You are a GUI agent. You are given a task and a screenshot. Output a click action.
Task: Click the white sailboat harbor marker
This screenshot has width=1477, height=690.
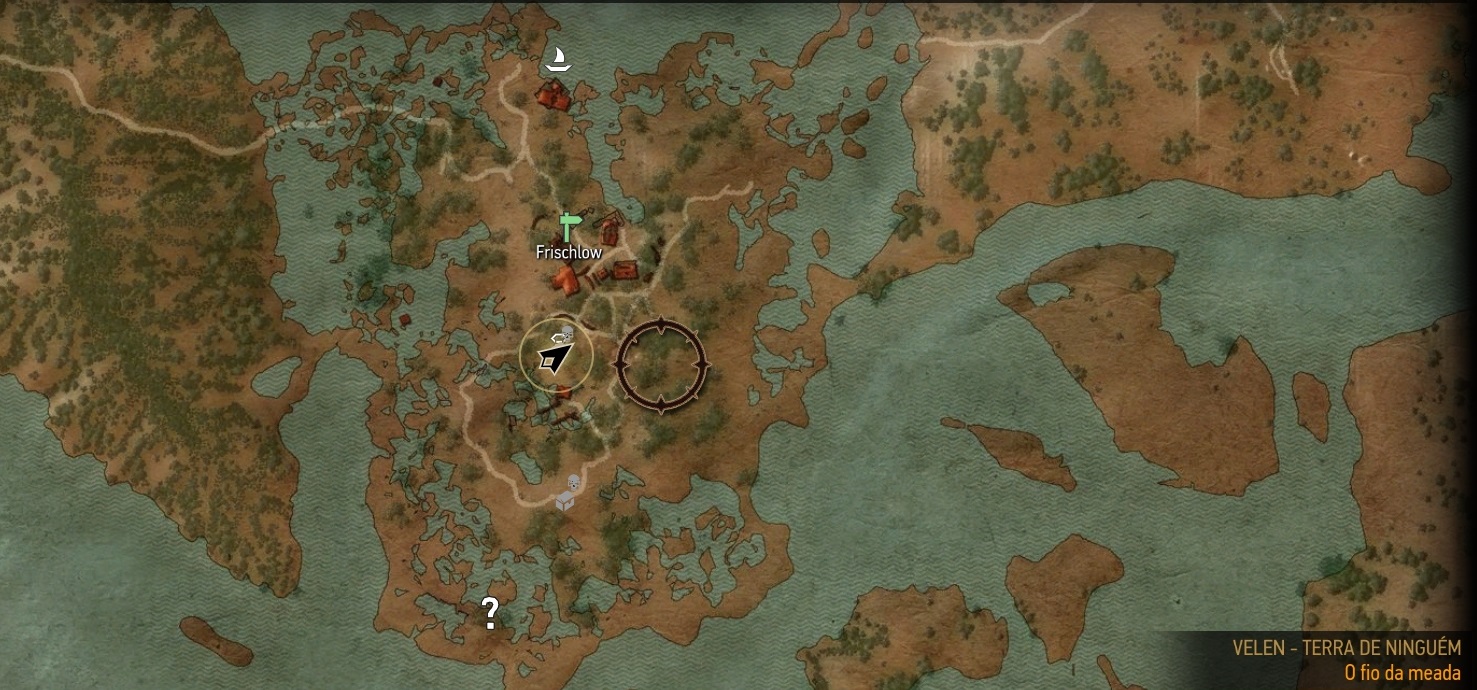point(557,60)
